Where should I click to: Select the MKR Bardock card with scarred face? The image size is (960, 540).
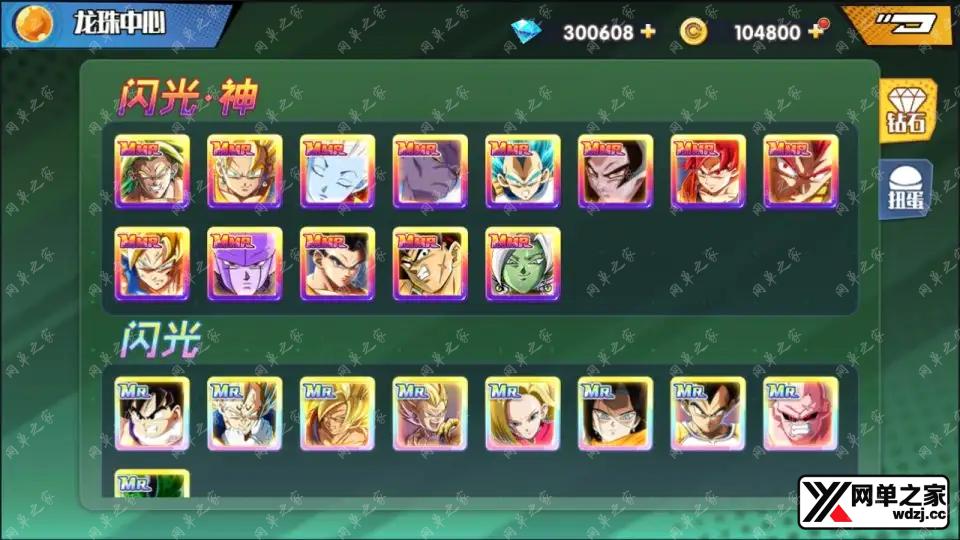tap(430, 263)
